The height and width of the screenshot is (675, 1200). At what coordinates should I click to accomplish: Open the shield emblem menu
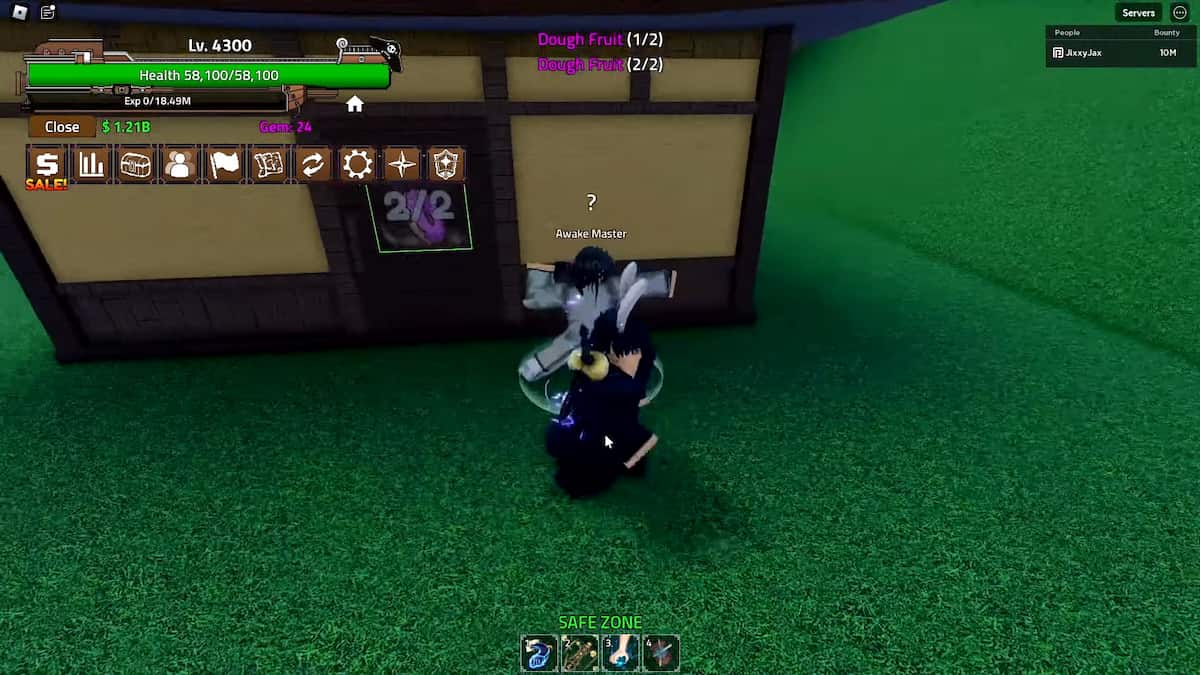[446, 165]
